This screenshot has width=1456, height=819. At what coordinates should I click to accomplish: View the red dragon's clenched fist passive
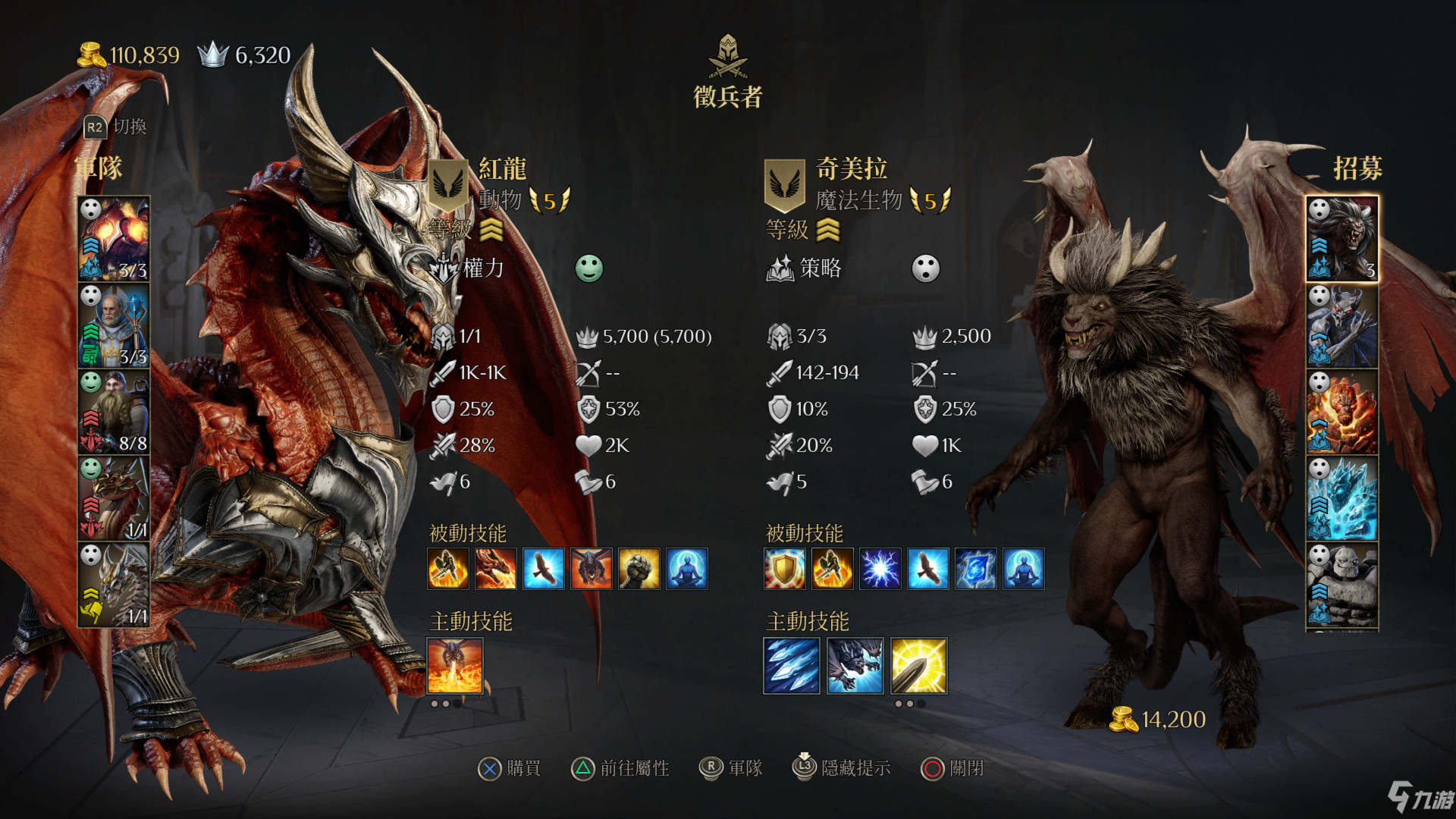(639, 569)
